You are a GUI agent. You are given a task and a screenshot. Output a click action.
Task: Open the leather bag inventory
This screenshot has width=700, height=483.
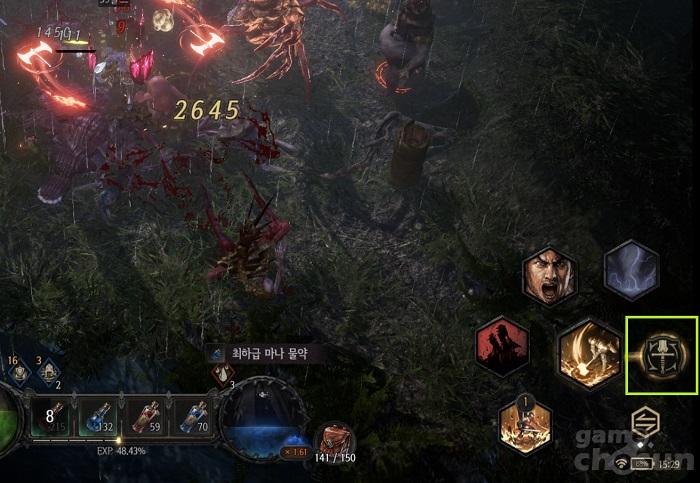coord(335,438)
